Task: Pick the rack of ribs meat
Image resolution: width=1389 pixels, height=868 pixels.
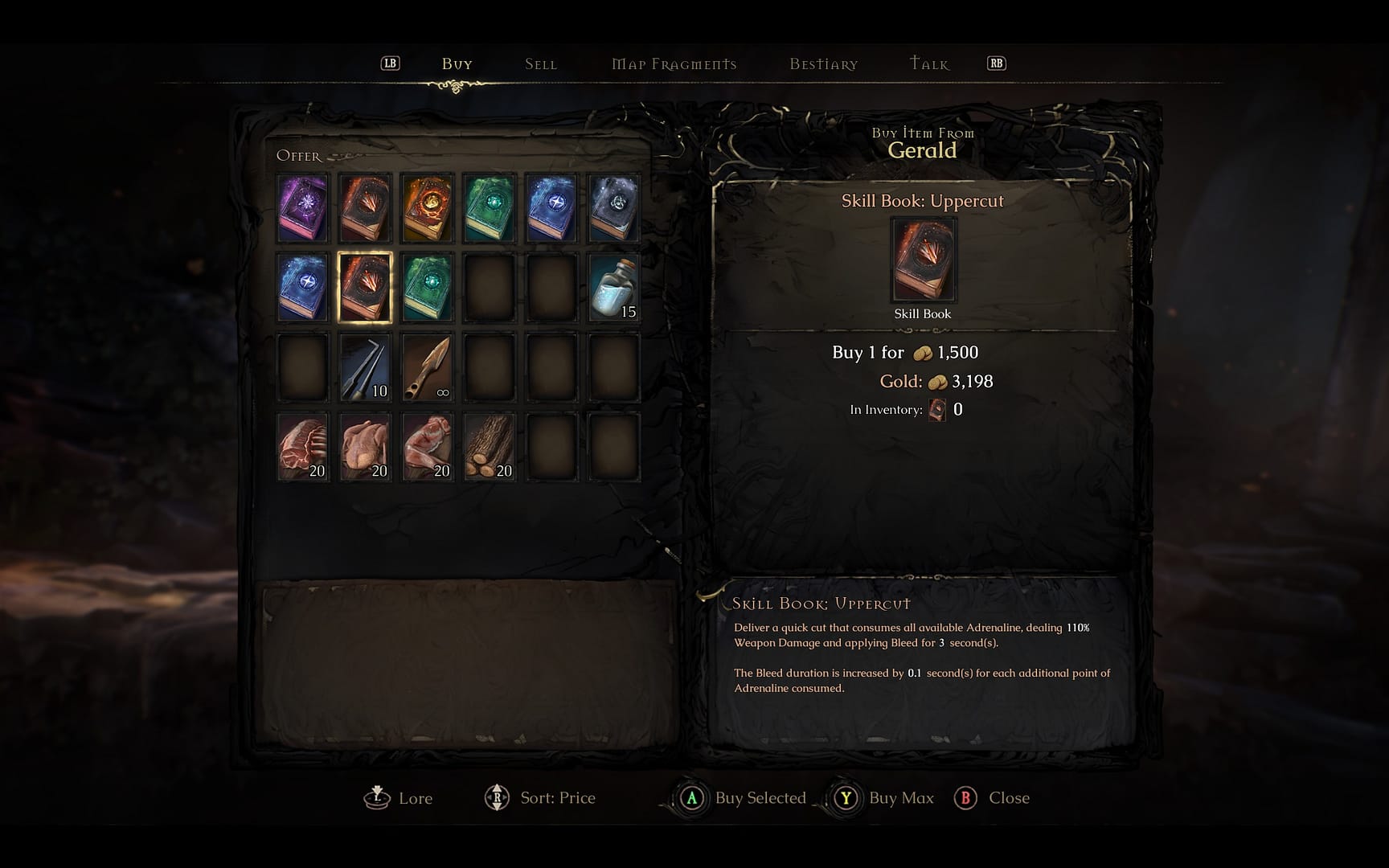Action: pos(303,447)
